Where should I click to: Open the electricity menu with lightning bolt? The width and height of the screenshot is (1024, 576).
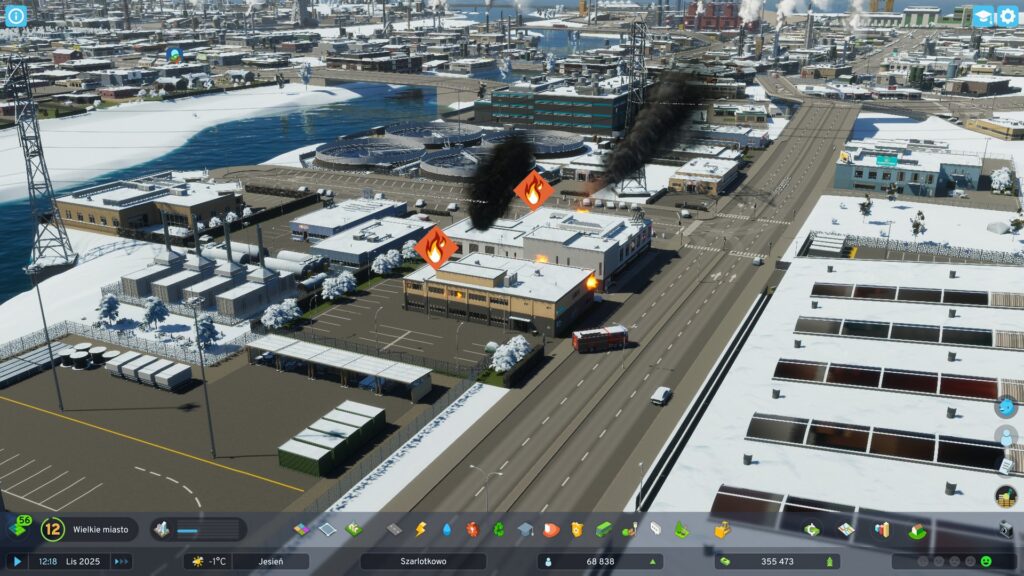pyautogui.click(x=421, y=529)
